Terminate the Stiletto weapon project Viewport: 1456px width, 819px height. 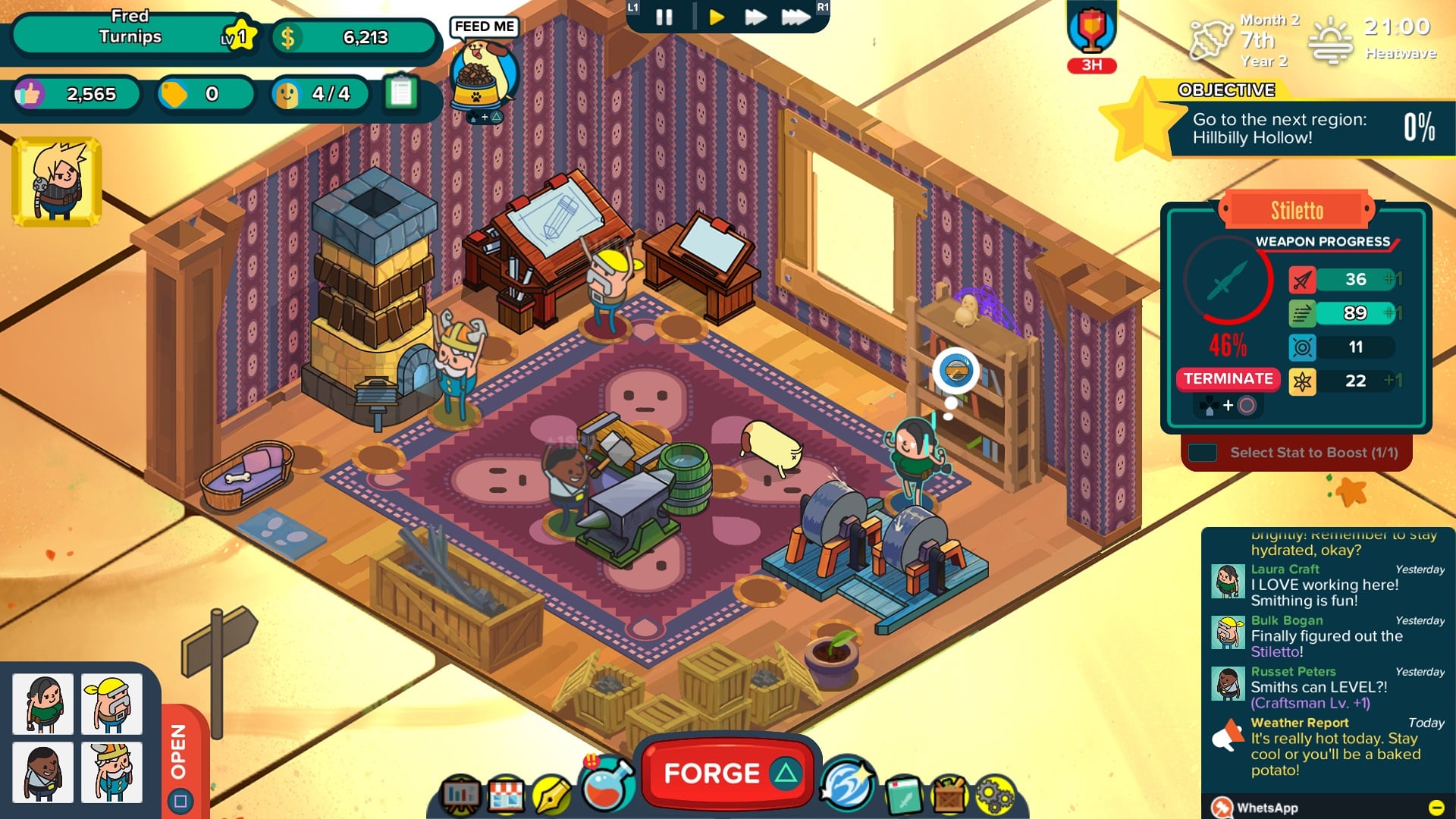click(x=1228, y=378)
